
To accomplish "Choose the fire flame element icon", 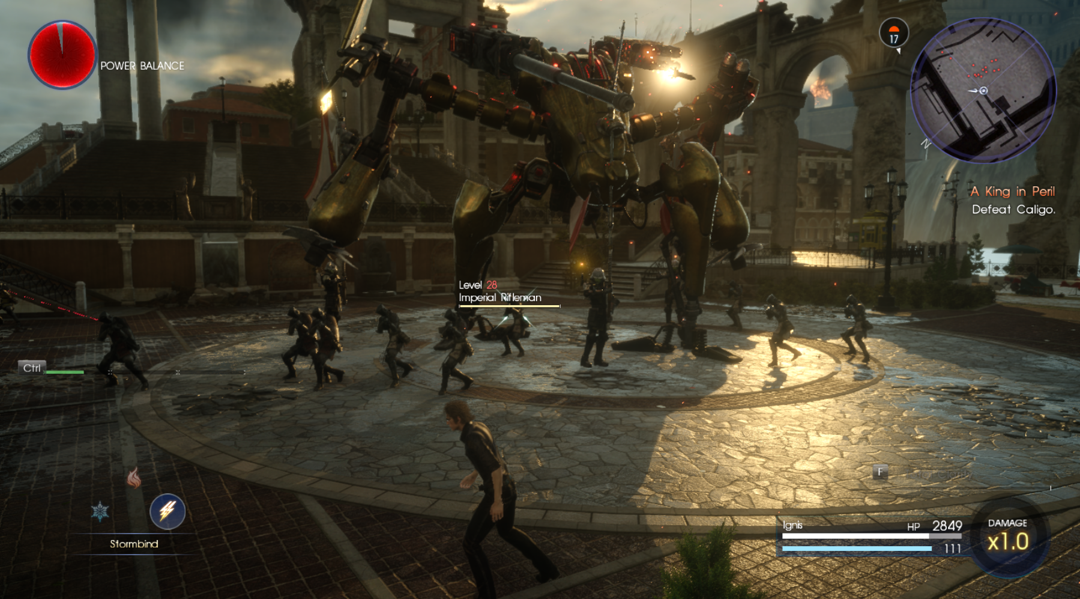I will click(134, 477).
